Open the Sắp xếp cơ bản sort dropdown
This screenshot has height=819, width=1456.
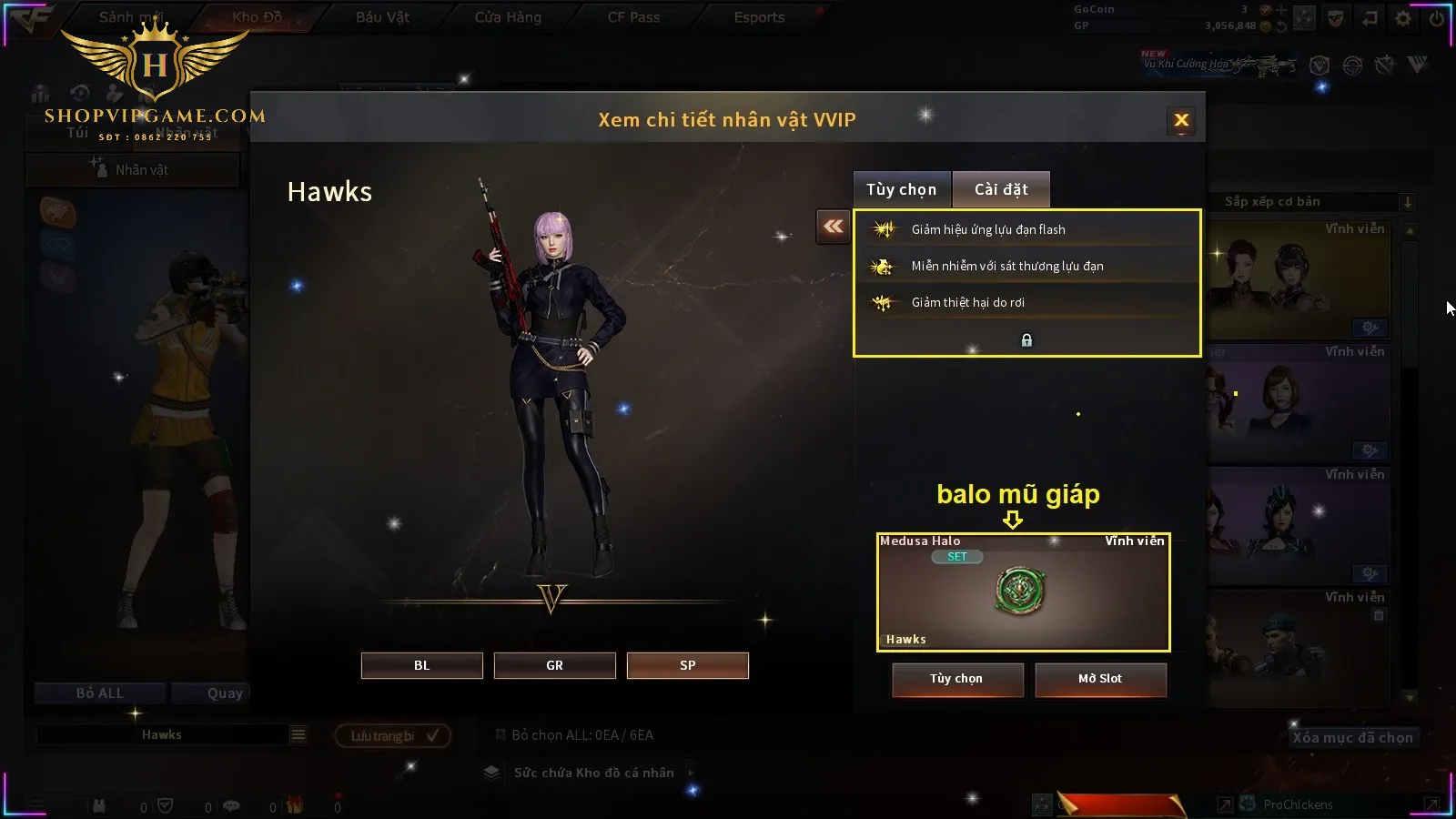(x=1310, y=202)
